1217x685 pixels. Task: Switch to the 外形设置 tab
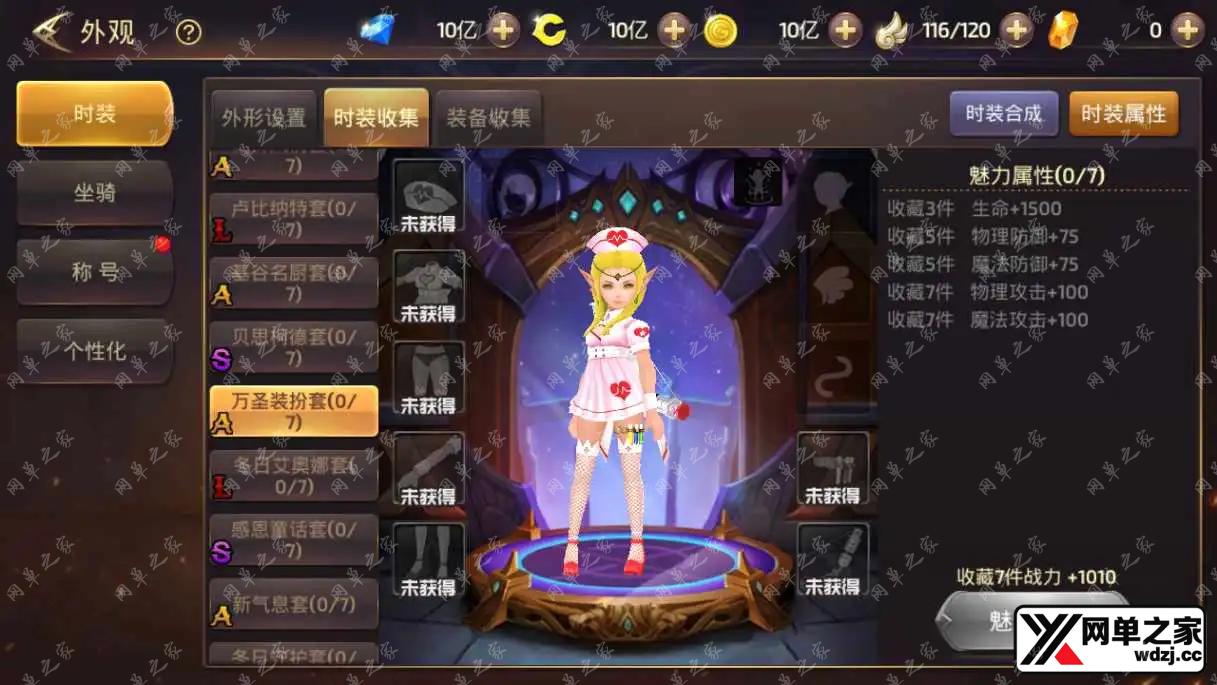(x=264, y=118)
